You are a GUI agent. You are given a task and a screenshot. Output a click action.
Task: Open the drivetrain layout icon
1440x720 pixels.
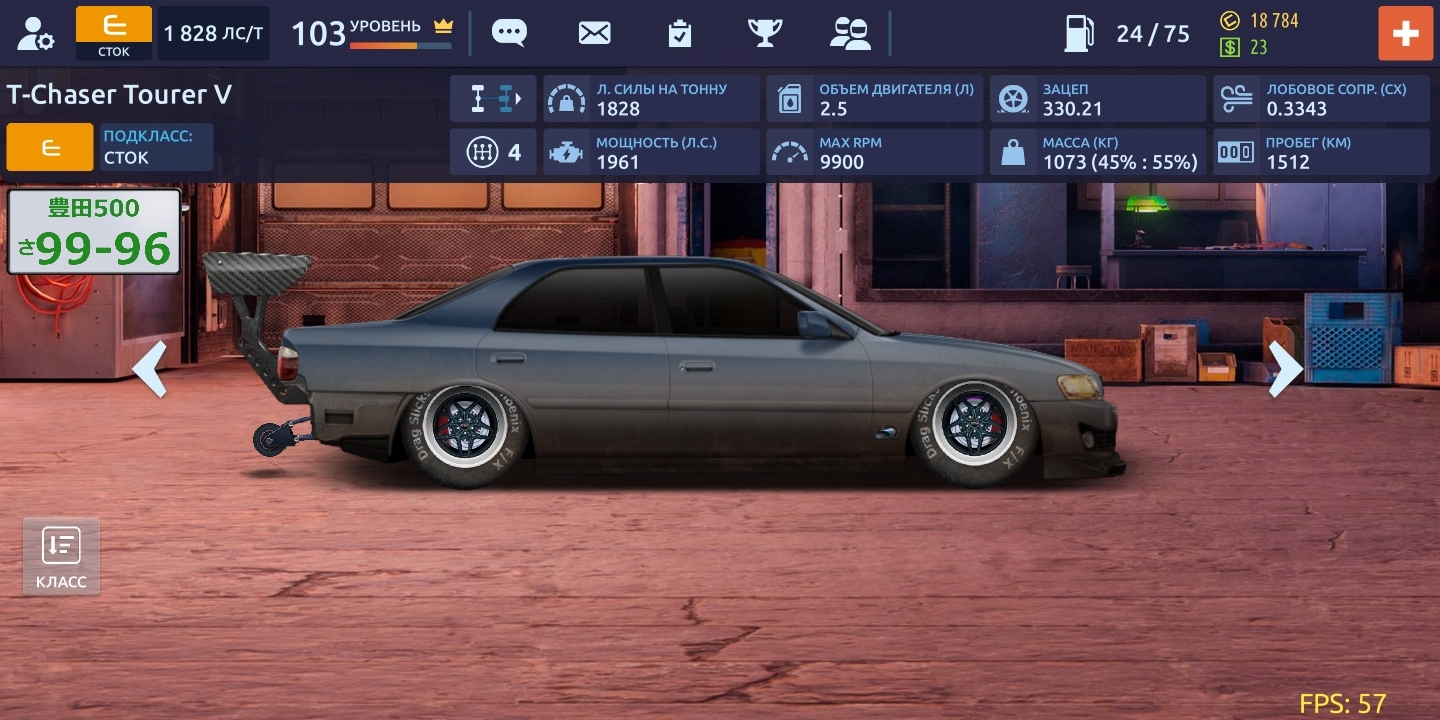[493, 99]
